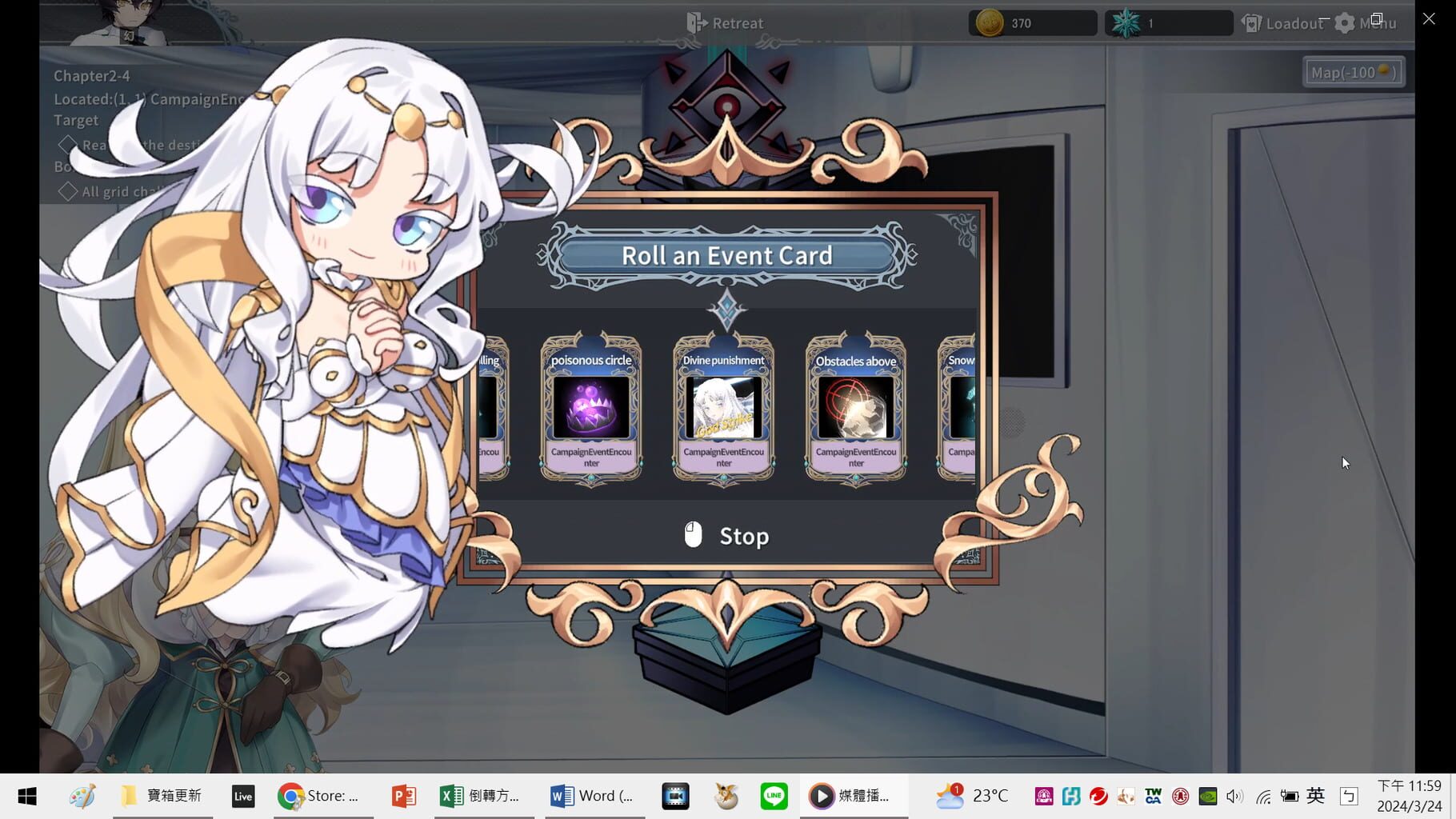Toggle the 'Reach the destination' target checkbox
1456x819 pixels.
[68, 145]
